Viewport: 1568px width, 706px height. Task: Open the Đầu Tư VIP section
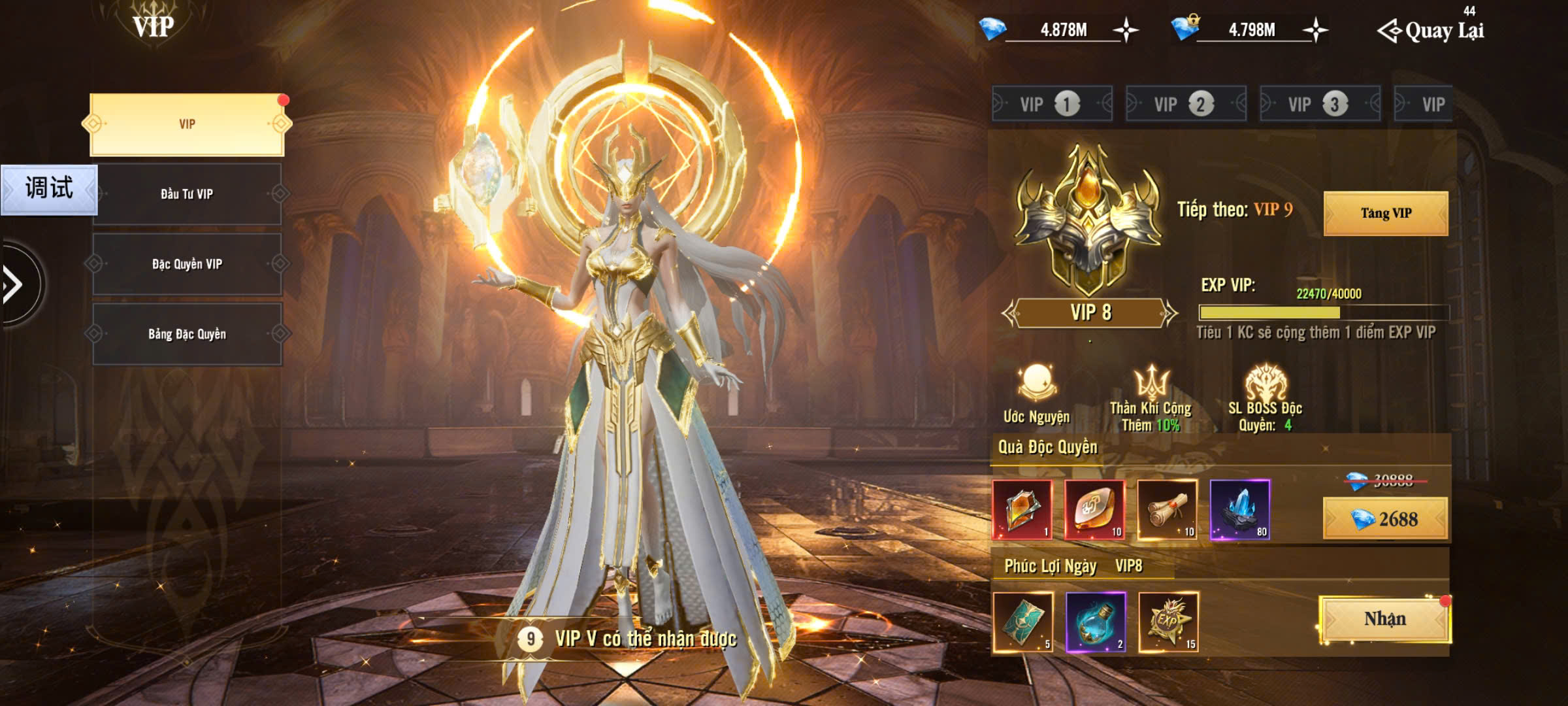187,194
